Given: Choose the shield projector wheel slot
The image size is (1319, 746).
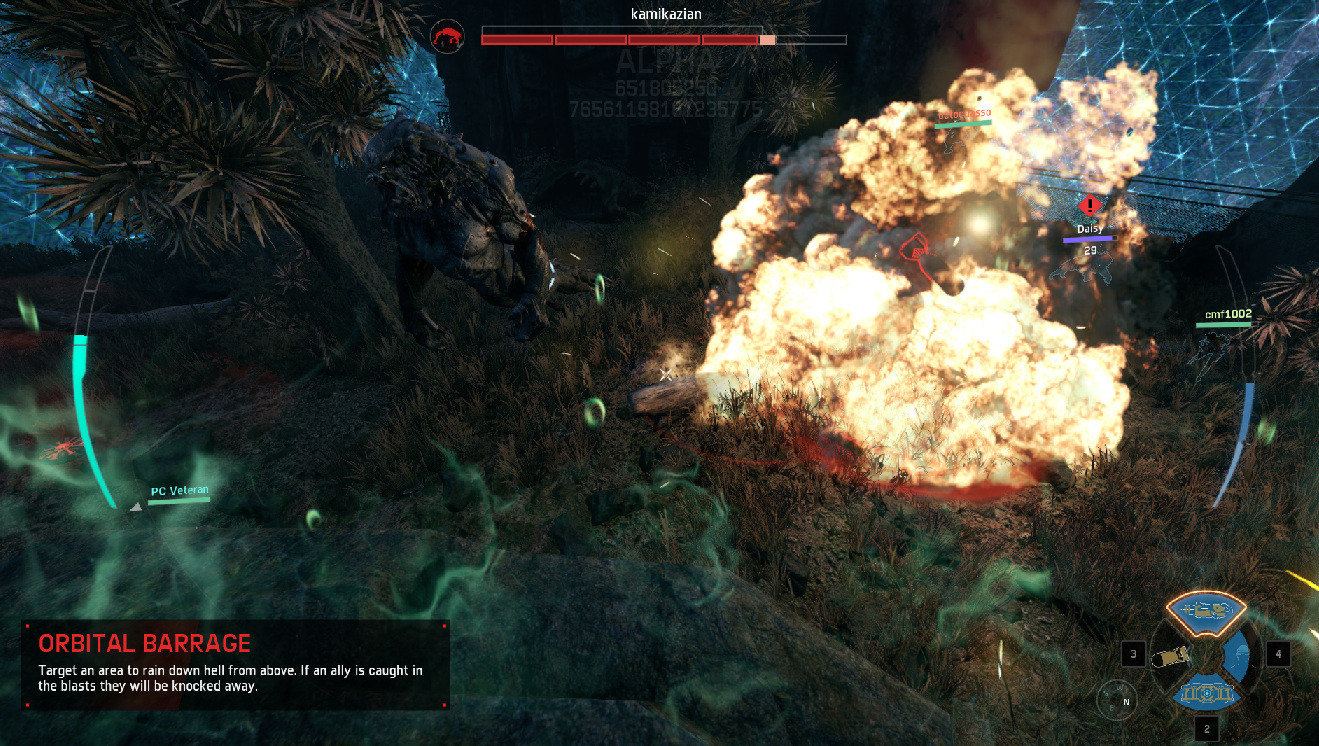Looking at the screenshot, I should (x=1206, y=693).
